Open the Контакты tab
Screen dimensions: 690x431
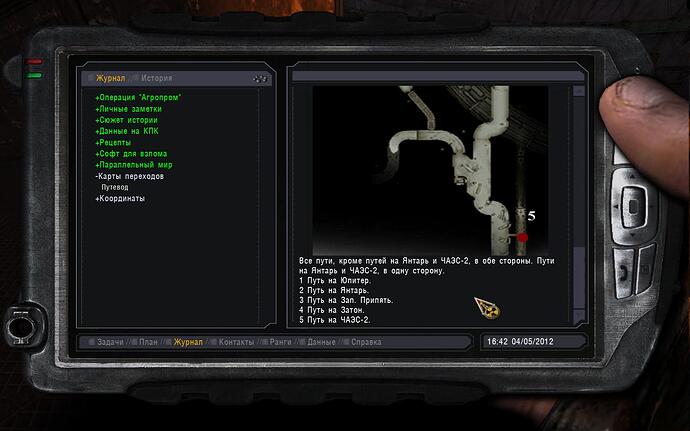coord(236,342)
